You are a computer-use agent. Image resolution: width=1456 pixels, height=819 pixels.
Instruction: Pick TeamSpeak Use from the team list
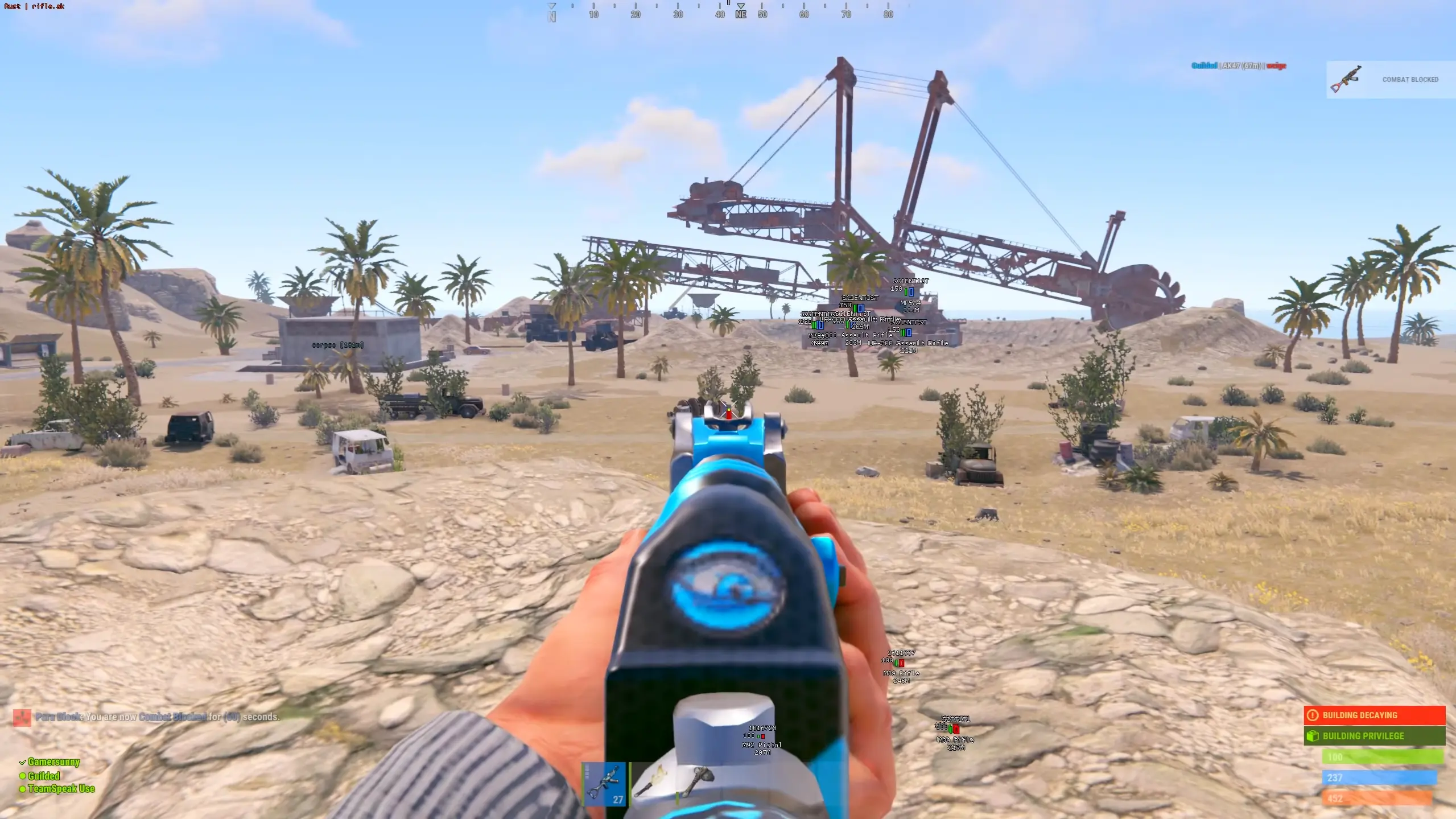60,789
